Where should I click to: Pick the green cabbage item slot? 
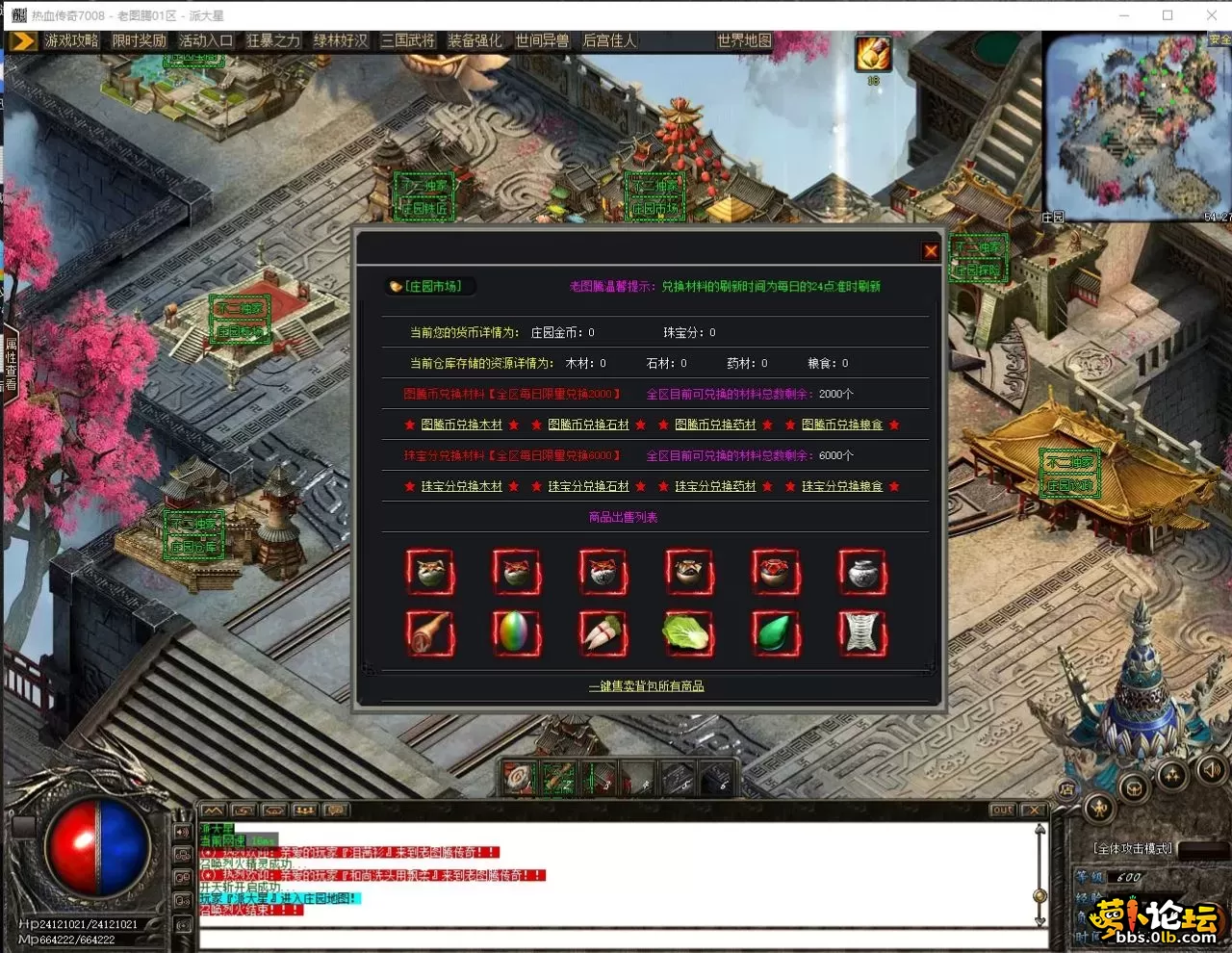[688, 632]
